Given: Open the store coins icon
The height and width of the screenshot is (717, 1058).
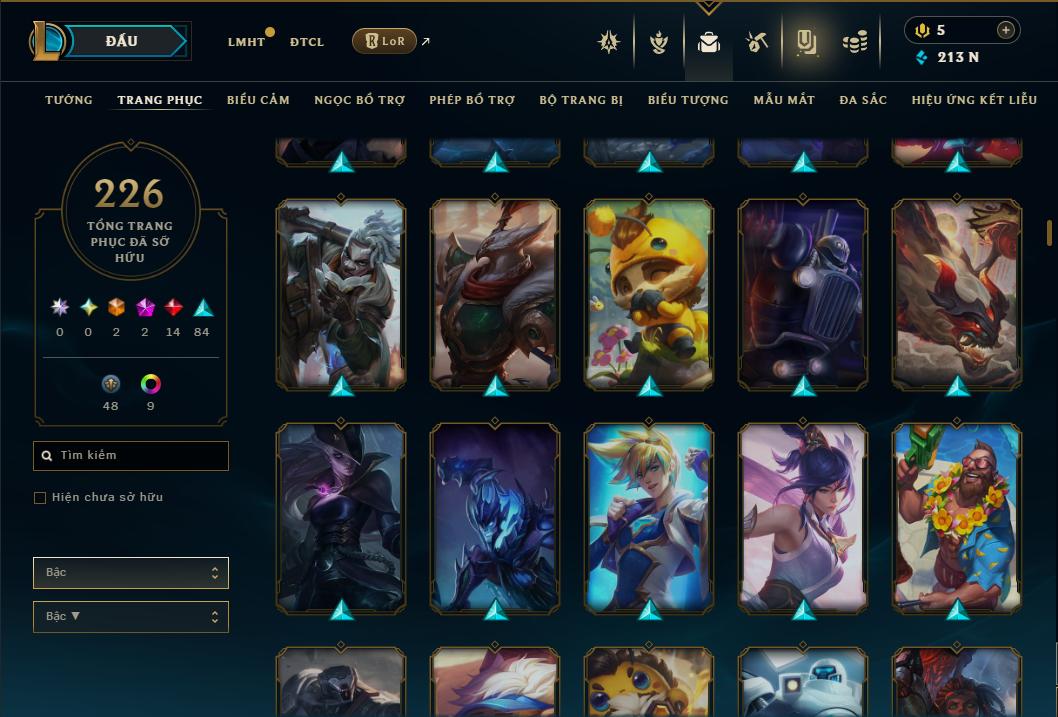Looking at the screenshot, I should coord(854,42).
